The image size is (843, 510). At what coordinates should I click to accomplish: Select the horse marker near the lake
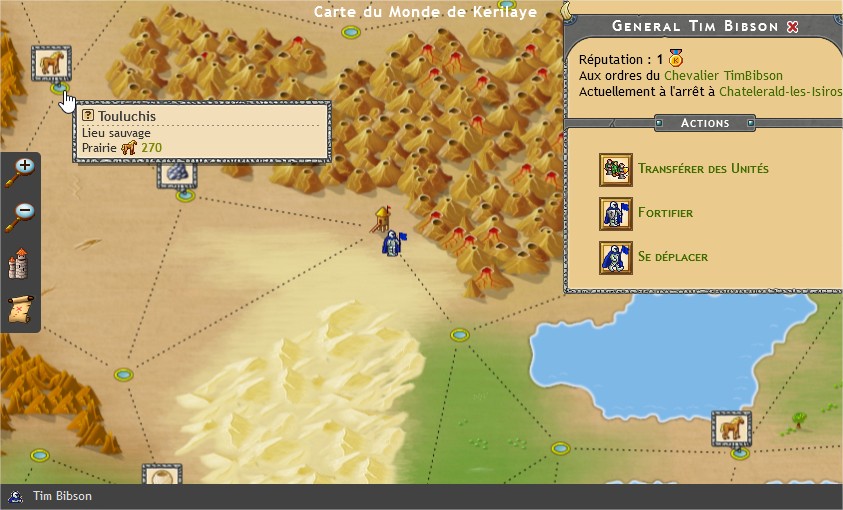click(x=730, y=429)
